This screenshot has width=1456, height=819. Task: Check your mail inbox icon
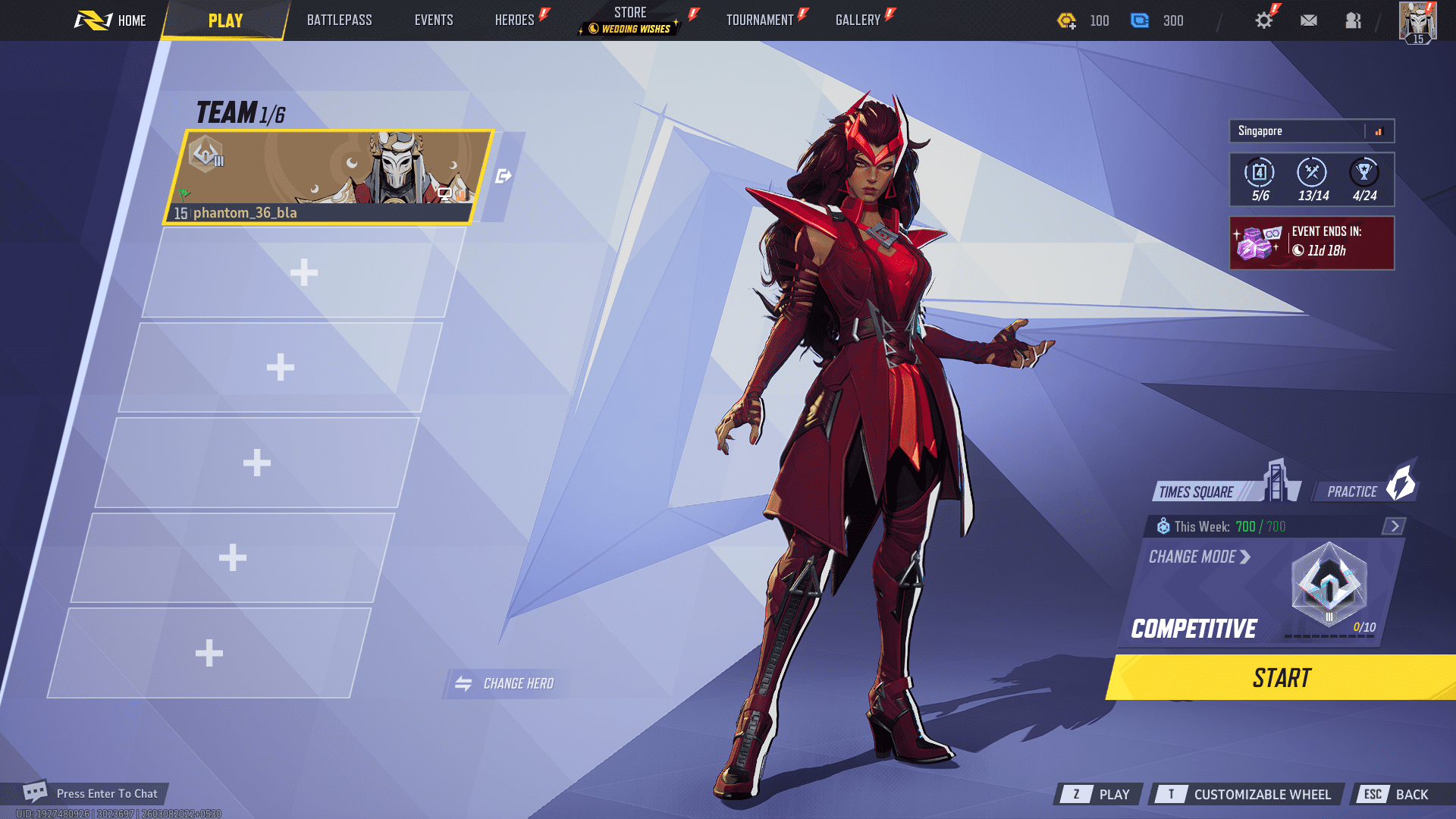point(1309,20)
